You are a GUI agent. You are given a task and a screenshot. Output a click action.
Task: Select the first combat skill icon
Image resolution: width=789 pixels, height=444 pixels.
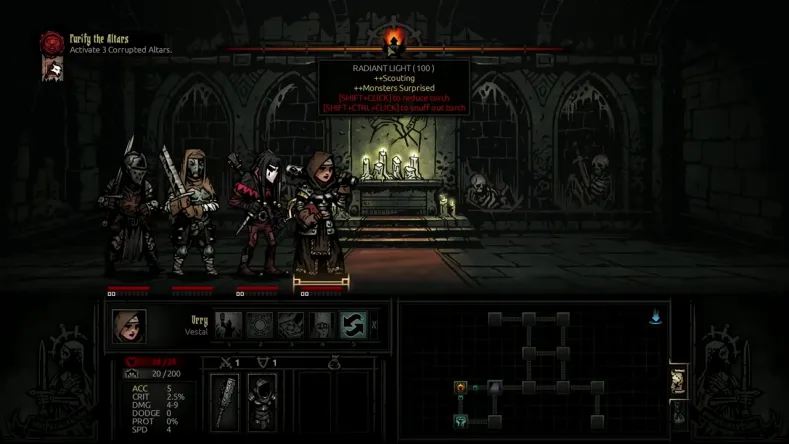pos(228,325)
